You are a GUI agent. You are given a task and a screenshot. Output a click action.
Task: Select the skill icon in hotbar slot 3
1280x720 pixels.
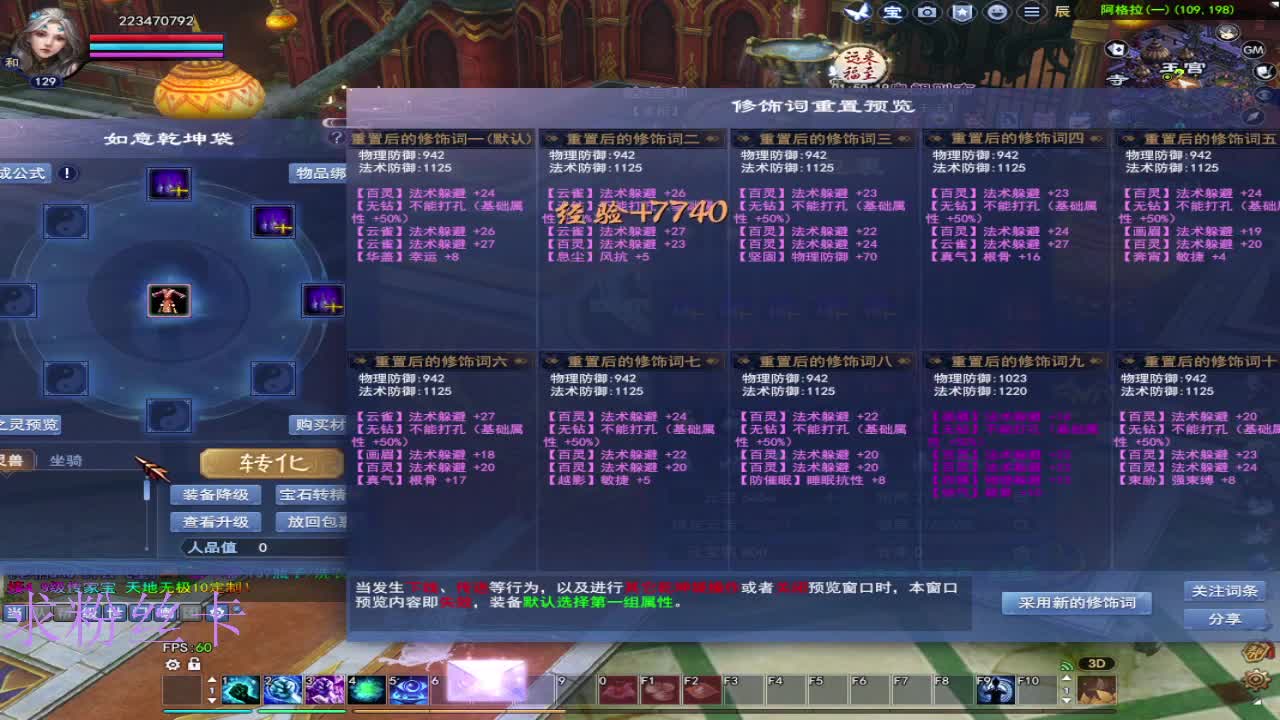click(x=324, y=688)
